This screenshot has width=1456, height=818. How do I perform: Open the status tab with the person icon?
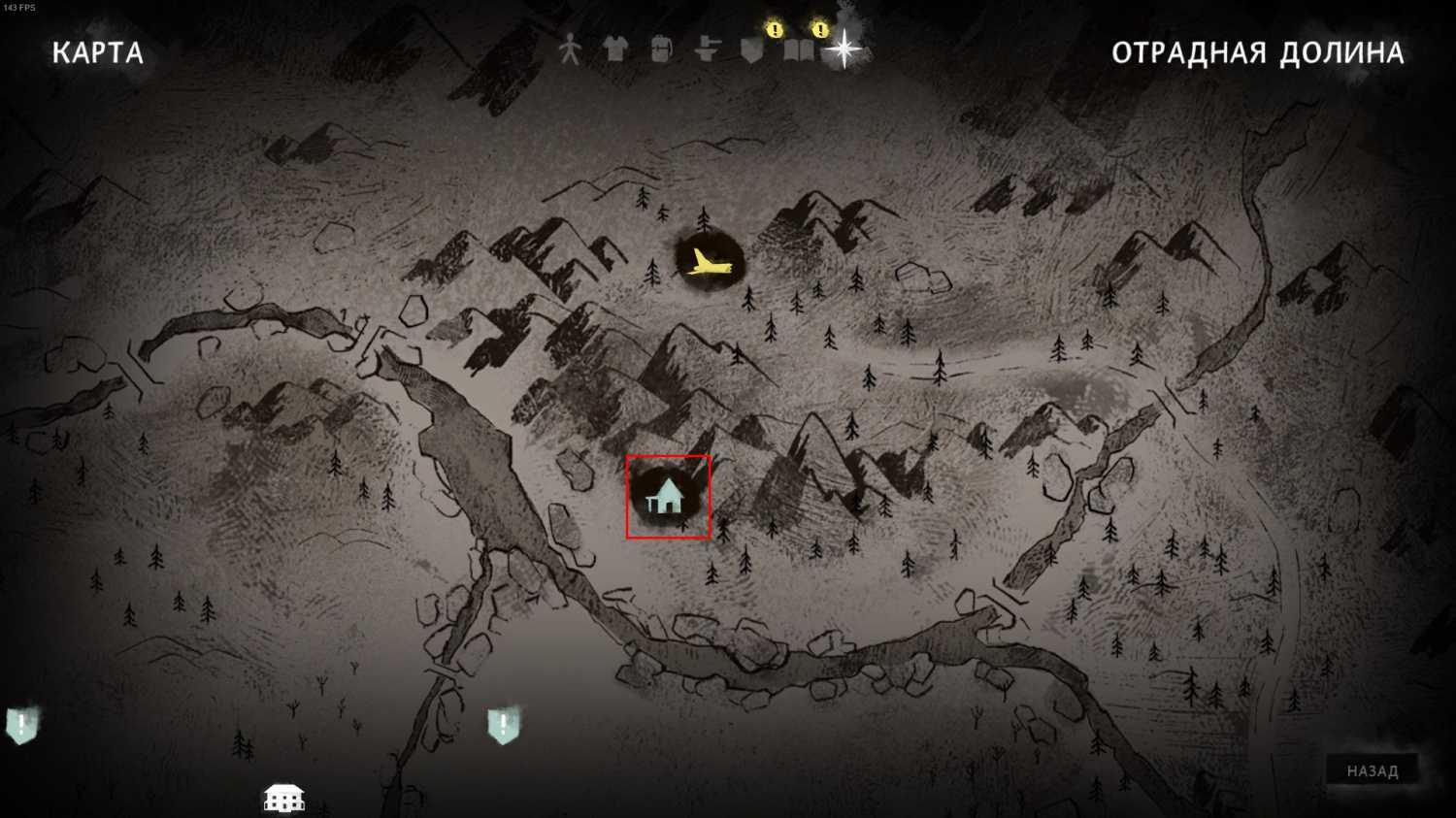(x=570, y=49)
